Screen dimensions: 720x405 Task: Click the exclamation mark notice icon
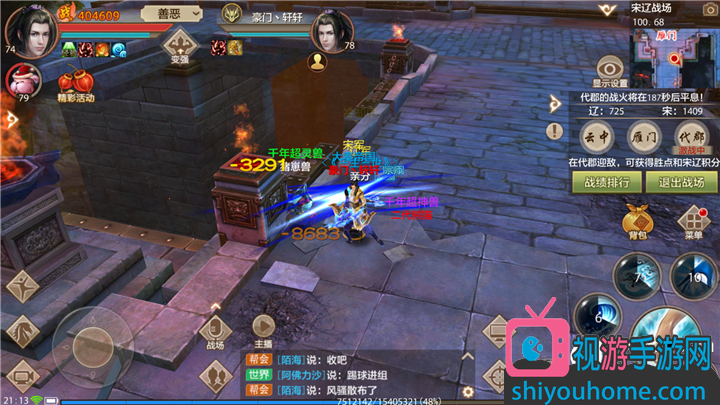pos(555,131)
